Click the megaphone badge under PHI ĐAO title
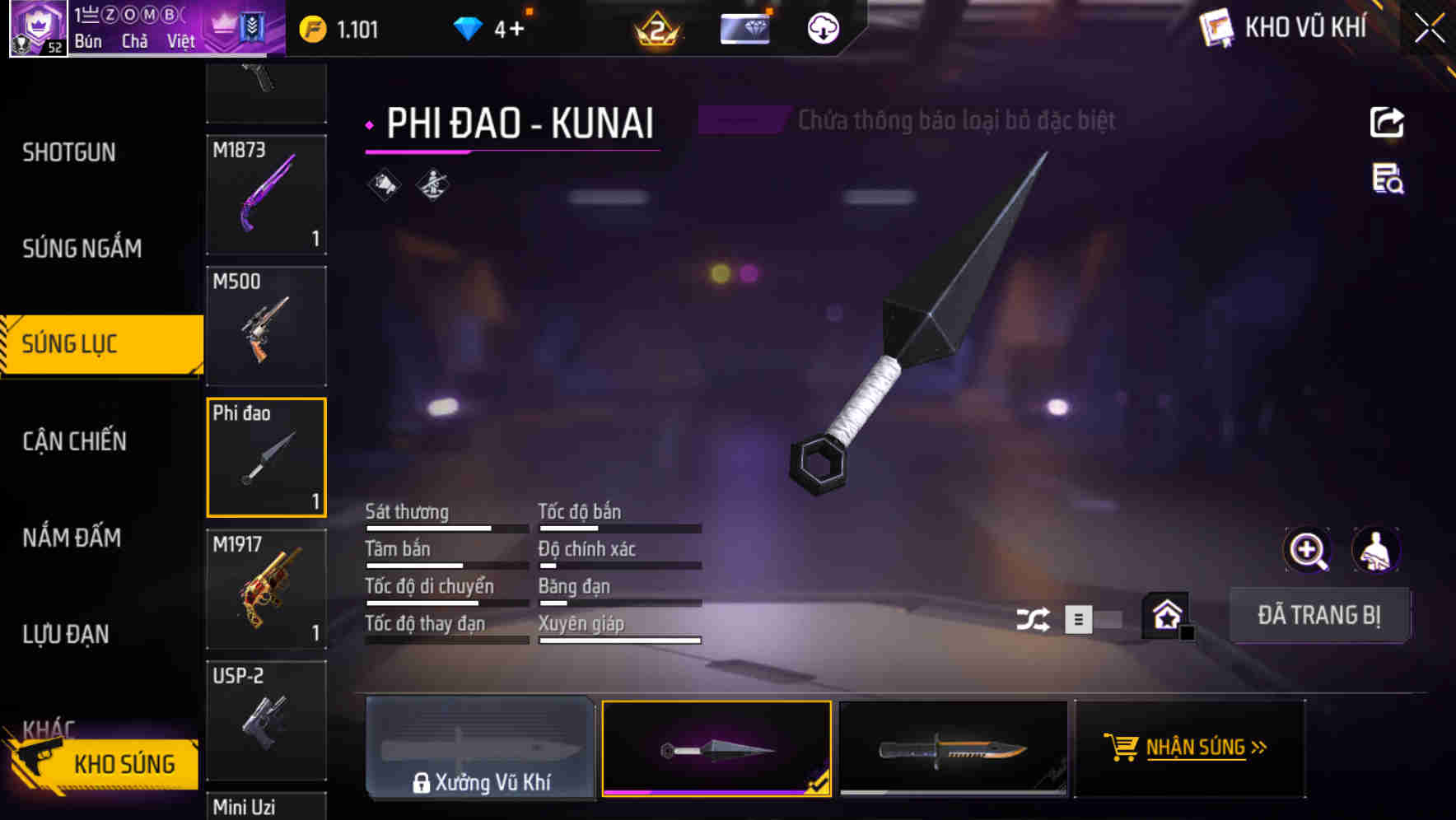 [381, 184]
